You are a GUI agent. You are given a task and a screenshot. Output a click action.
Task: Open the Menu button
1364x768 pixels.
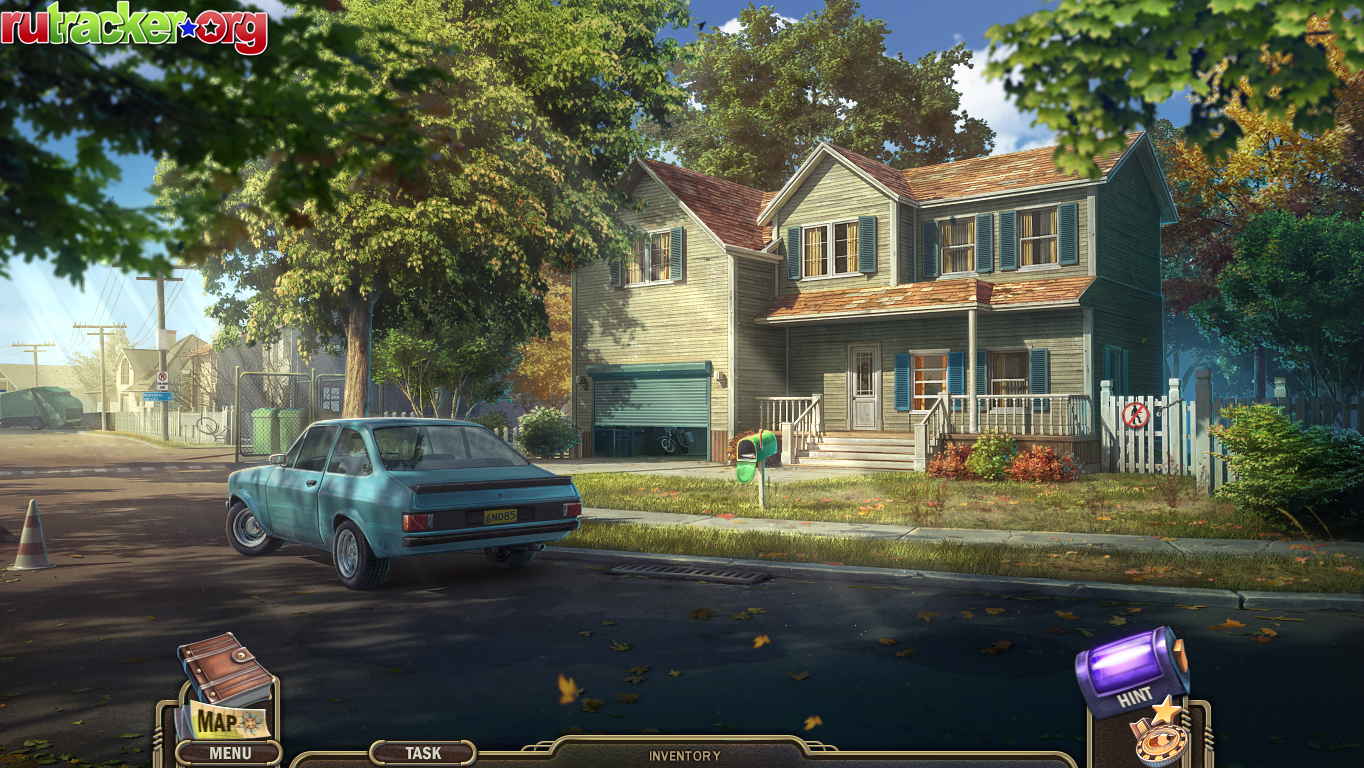point(229,753)
